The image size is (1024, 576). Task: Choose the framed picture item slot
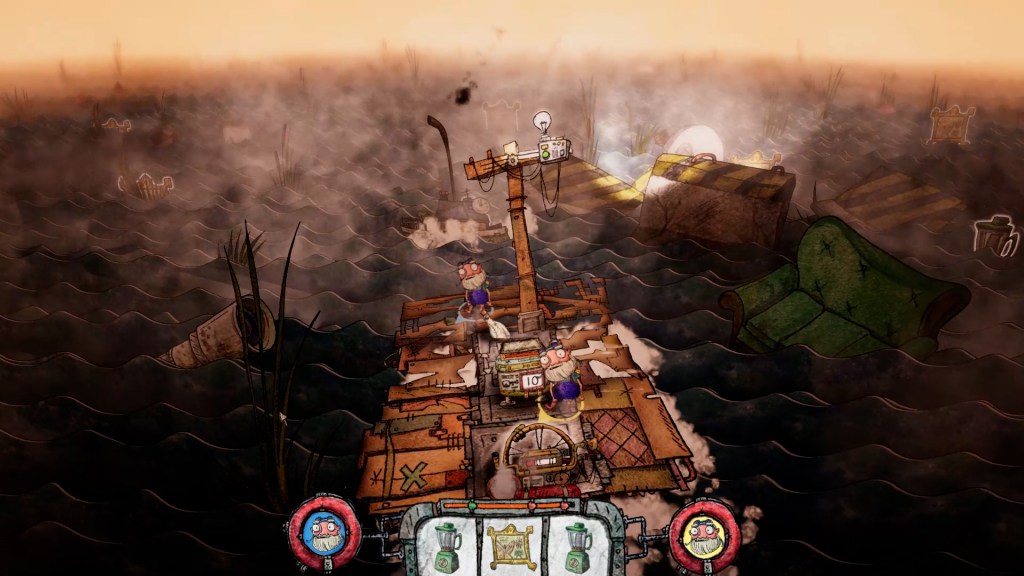pyautogui.click(x=511, y=543)
